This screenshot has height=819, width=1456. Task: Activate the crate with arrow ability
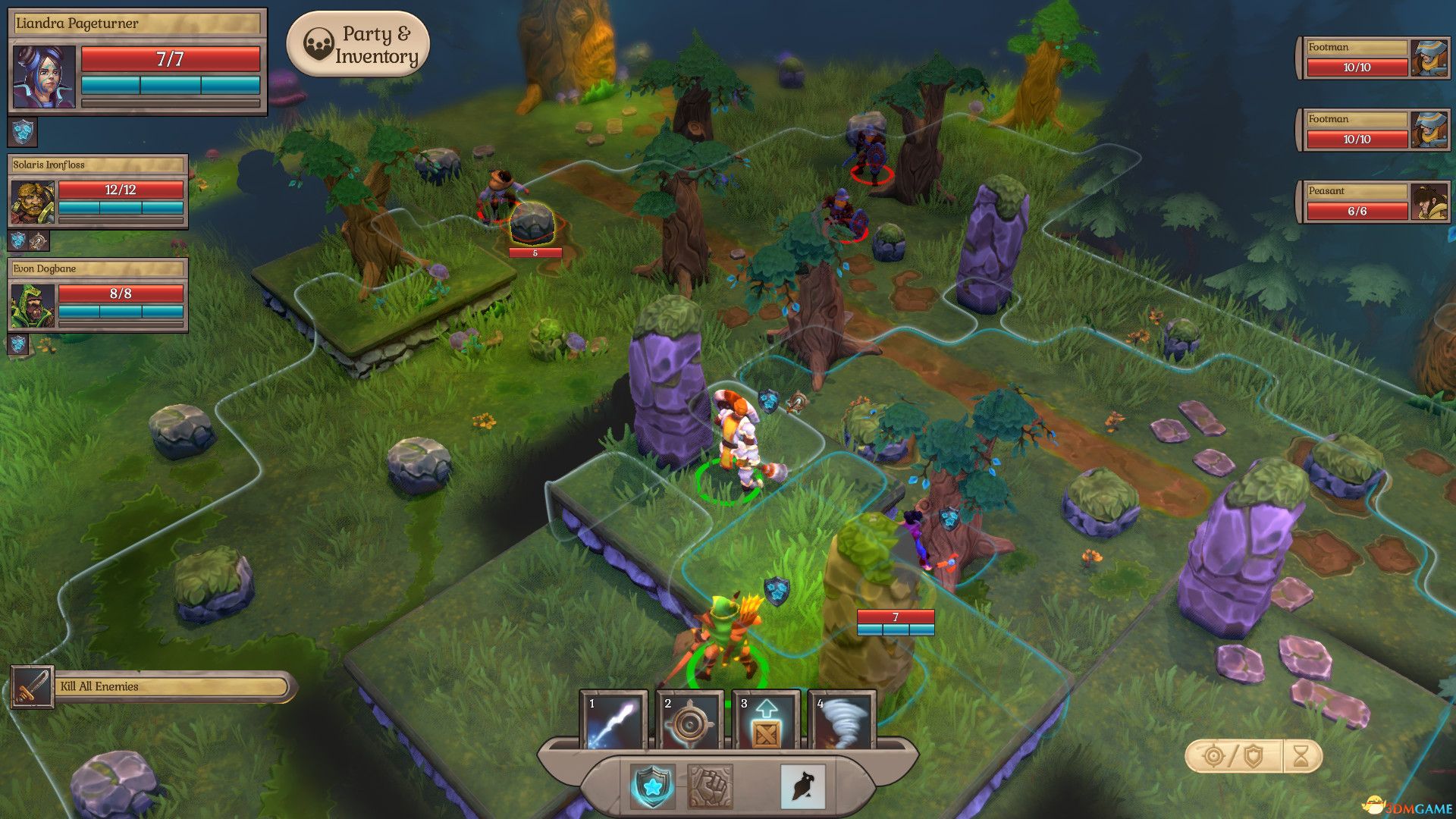(765, 721)
